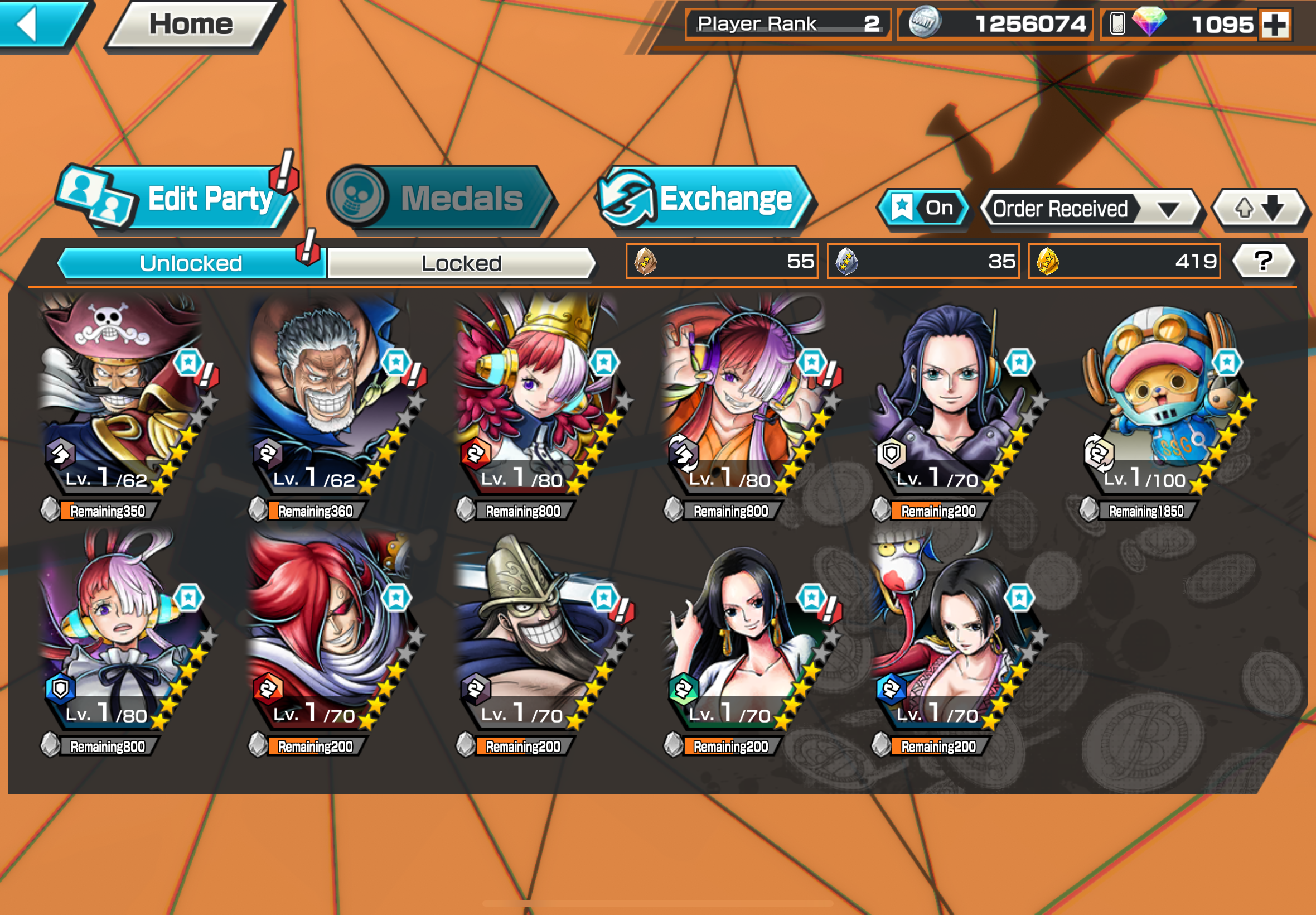
Task: Select the helmeted bearded man character card
Action: tap(536, 637)
